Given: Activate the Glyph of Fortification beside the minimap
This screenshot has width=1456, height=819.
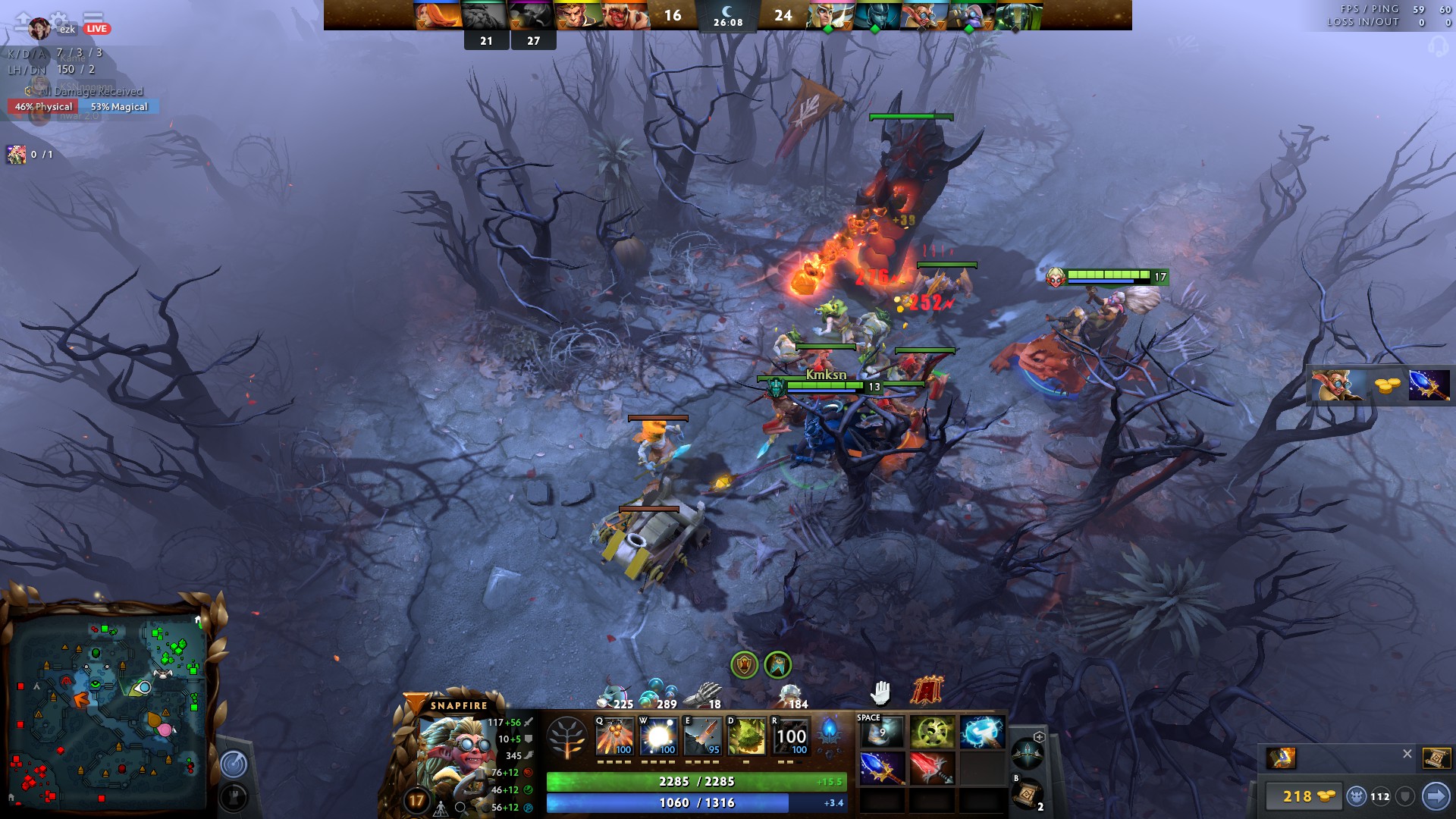Looking at the screenshot, I should point(233,796).
